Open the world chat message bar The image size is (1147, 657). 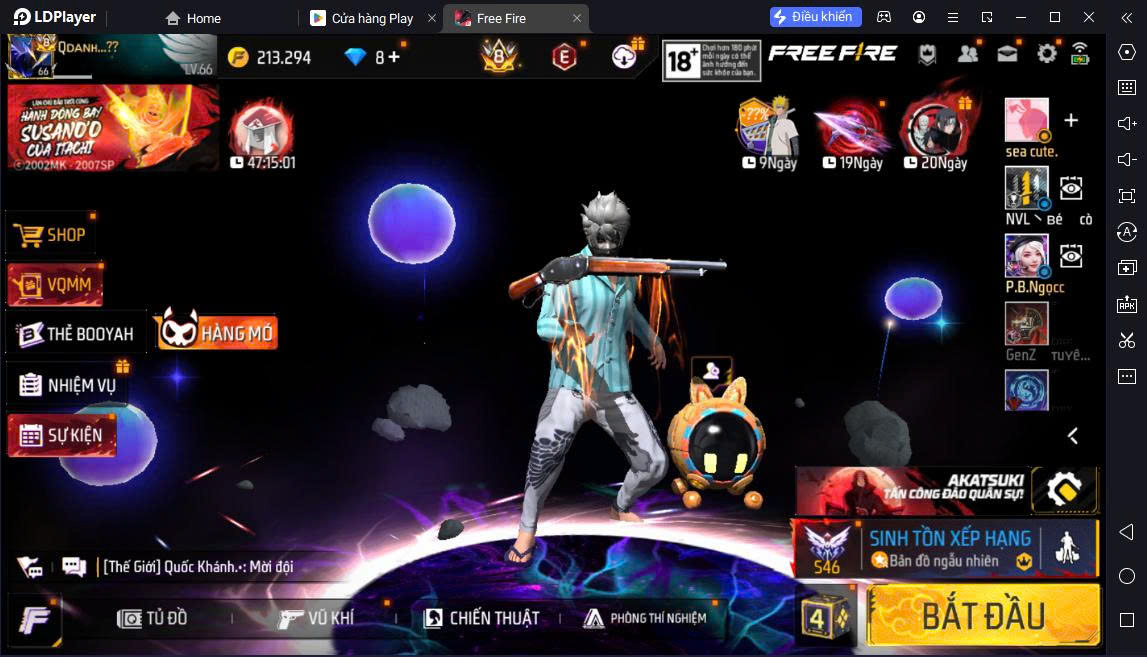pos(200,567)
